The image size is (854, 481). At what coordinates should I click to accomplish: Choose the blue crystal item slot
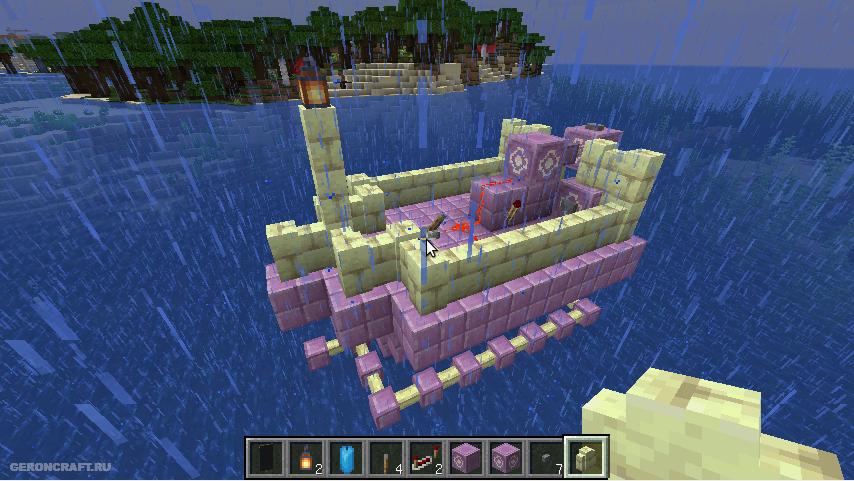click(345, 458)
